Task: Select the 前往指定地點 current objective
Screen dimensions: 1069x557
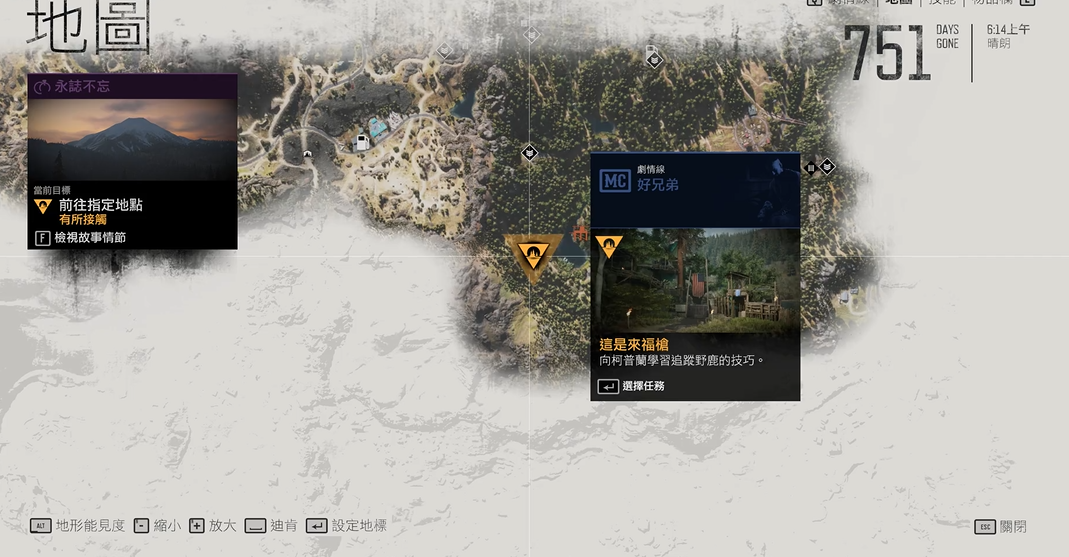Action: point(100,205)
